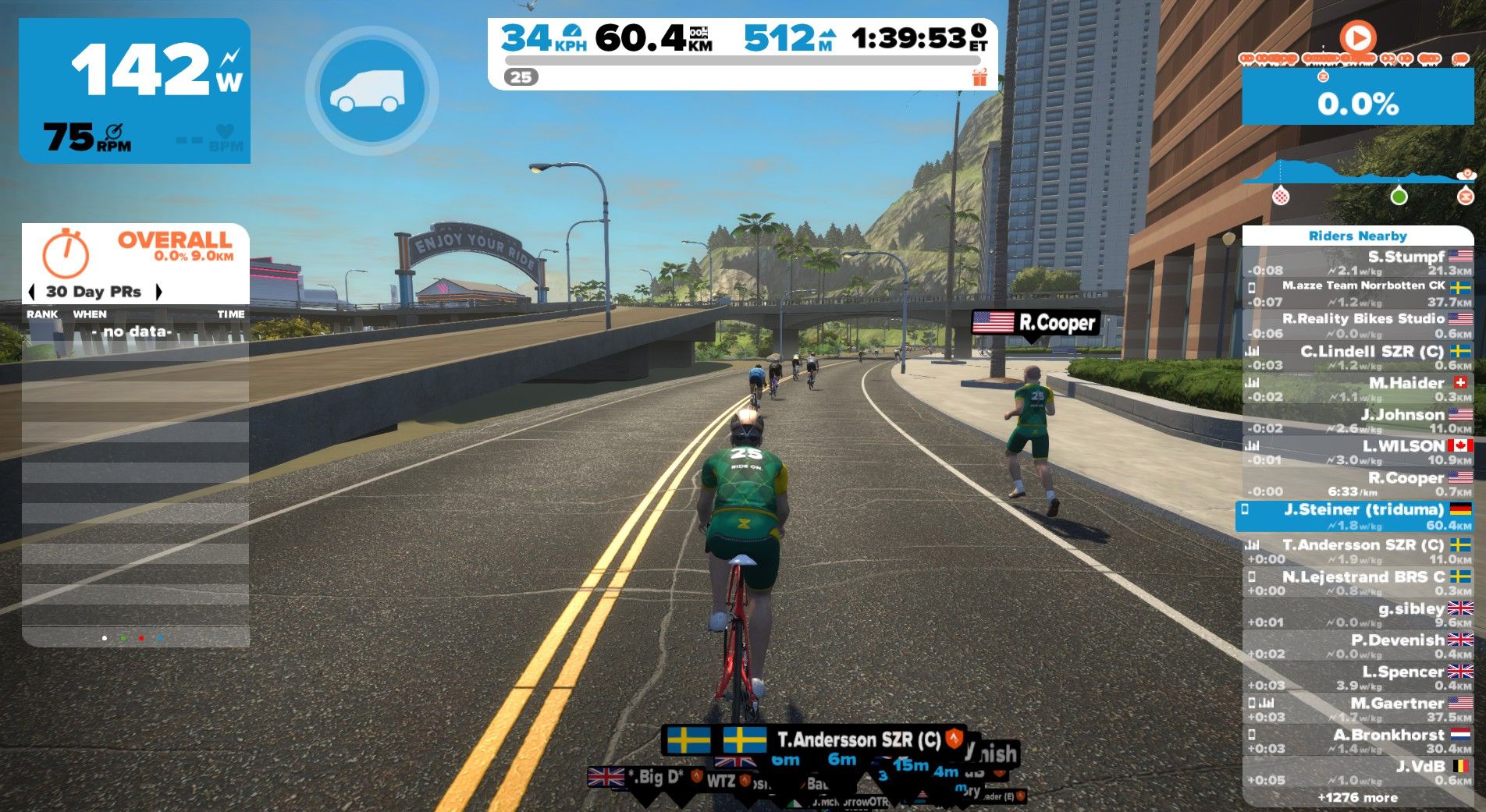Activate the van power-up icon

click(x=371, y=90)
